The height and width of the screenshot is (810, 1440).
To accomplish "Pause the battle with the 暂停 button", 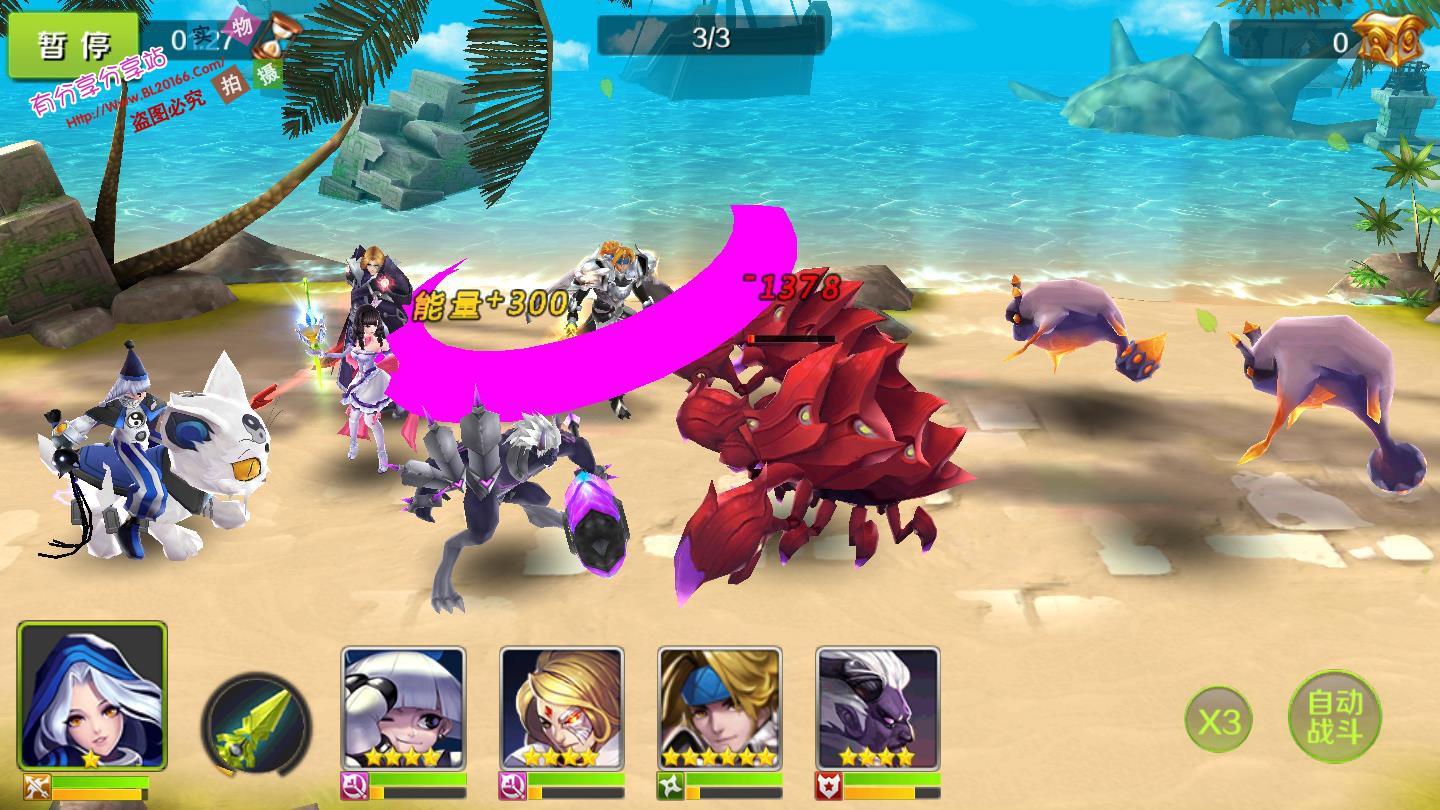I will 73,45.
